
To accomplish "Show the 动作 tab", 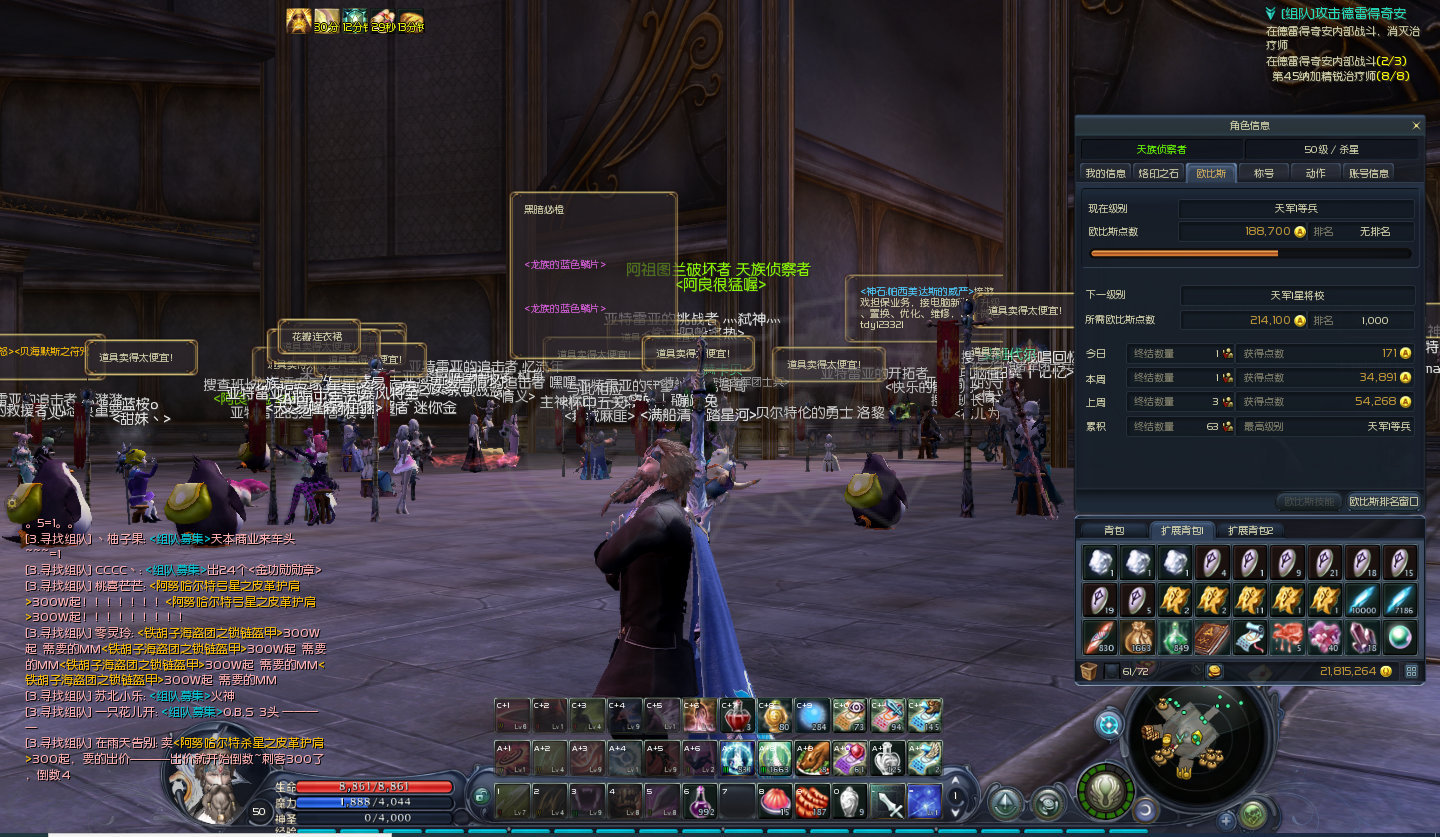I will (x=1316, y=173).
